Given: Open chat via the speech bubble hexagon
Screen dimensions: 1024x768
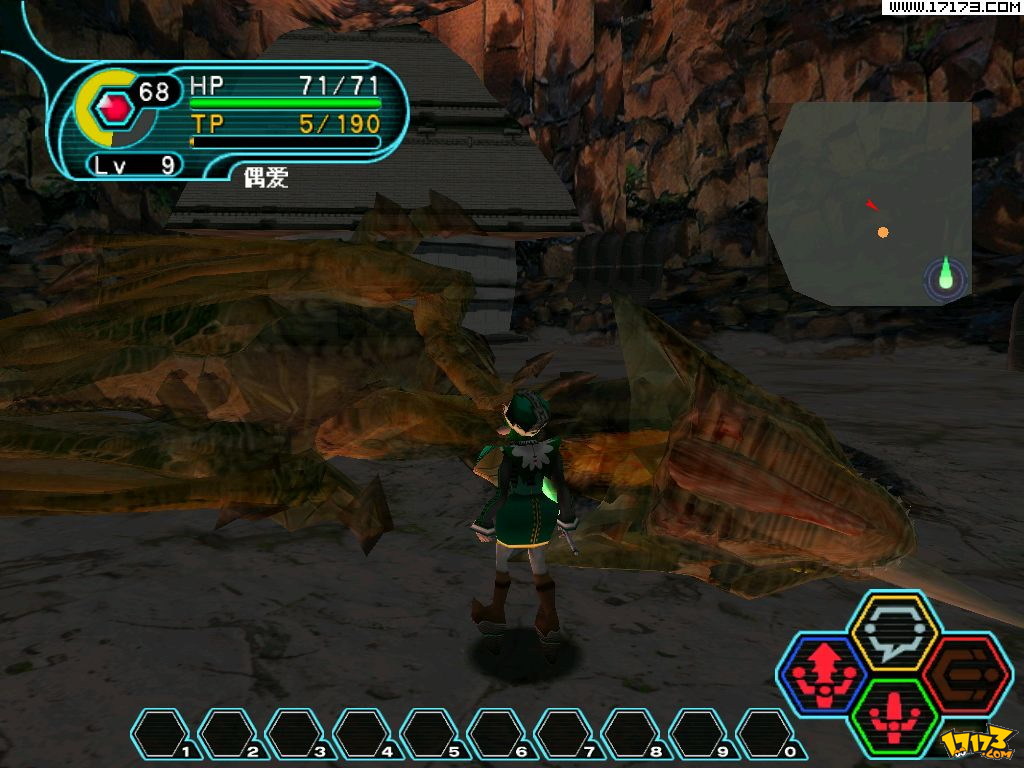Looking at the screenshot, I should click(x=892, y=632).
